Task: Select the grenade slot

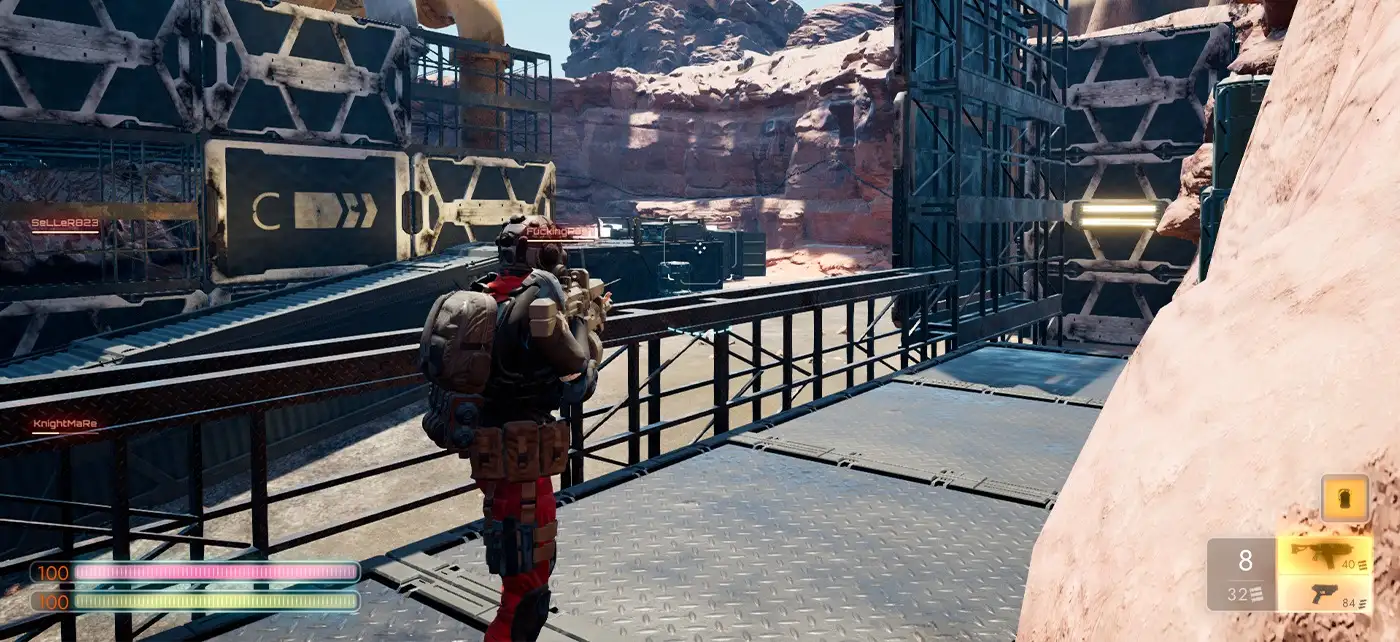Action: (1345, 498)
